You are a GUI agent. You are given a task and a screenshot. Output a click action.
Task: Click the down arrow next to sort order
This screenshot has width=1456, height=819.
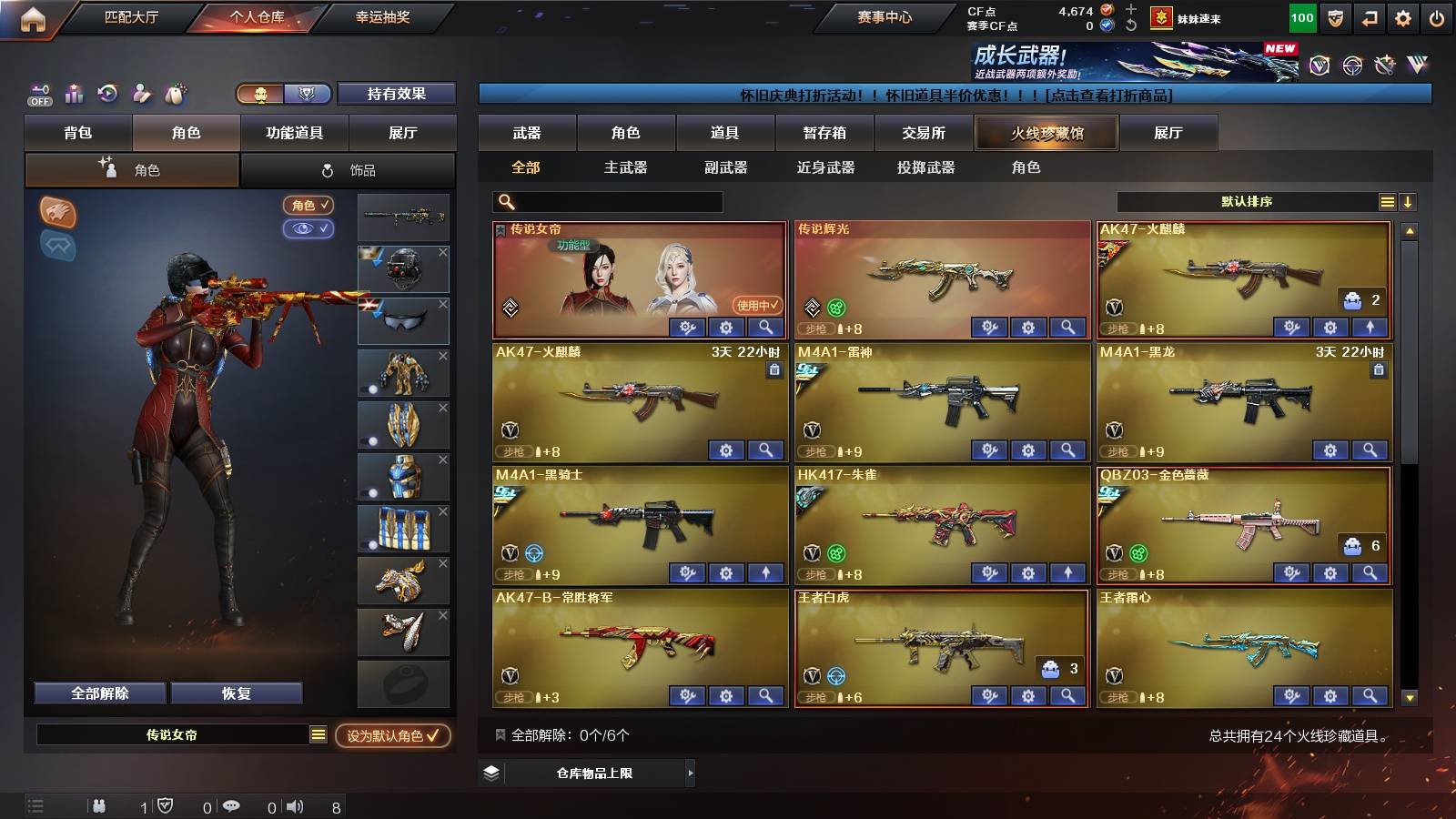click(x=1409, y=202)
